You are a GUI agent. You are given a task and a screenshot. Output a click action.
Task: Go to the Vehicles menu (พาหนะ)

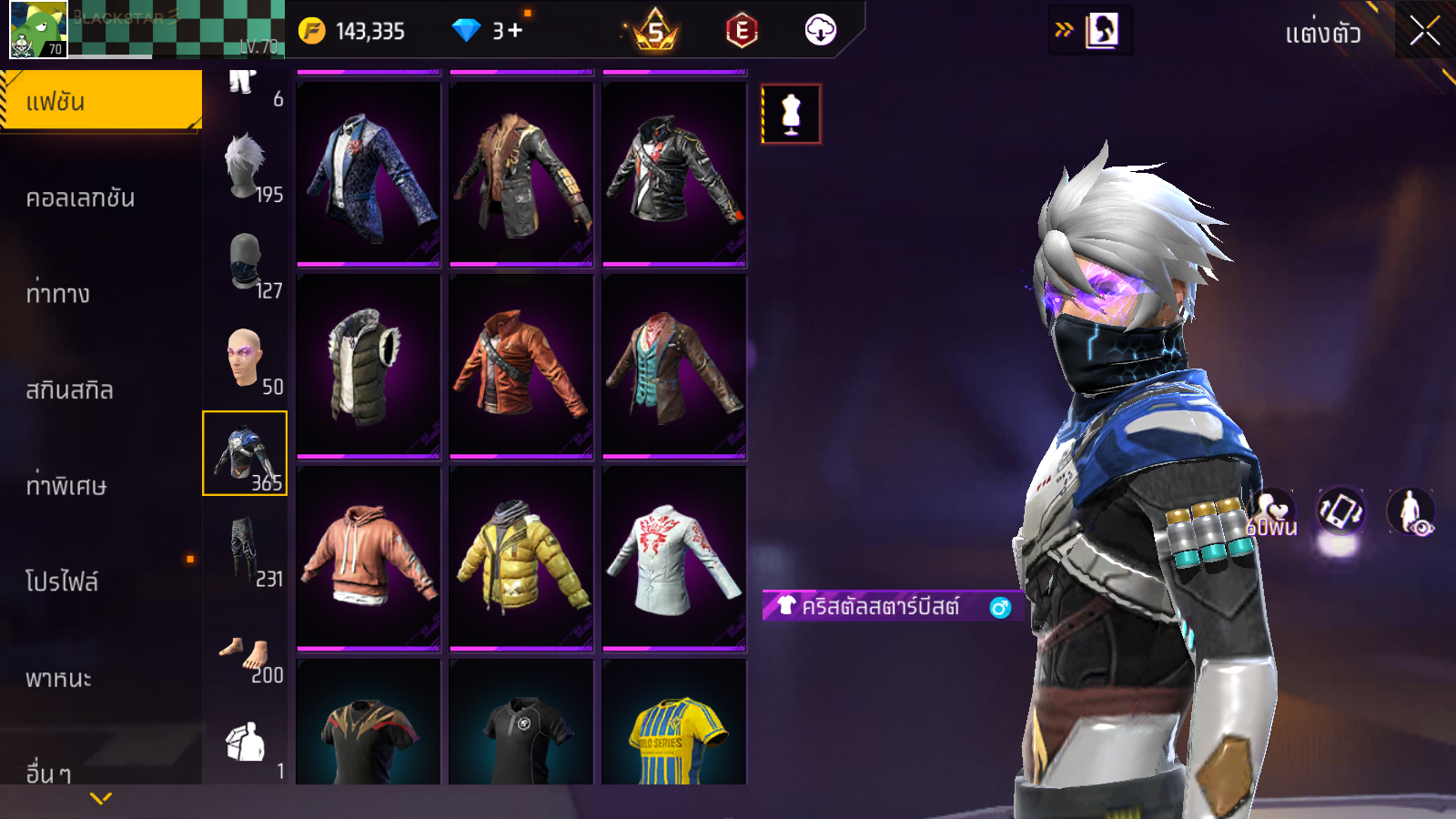[58, 679]
